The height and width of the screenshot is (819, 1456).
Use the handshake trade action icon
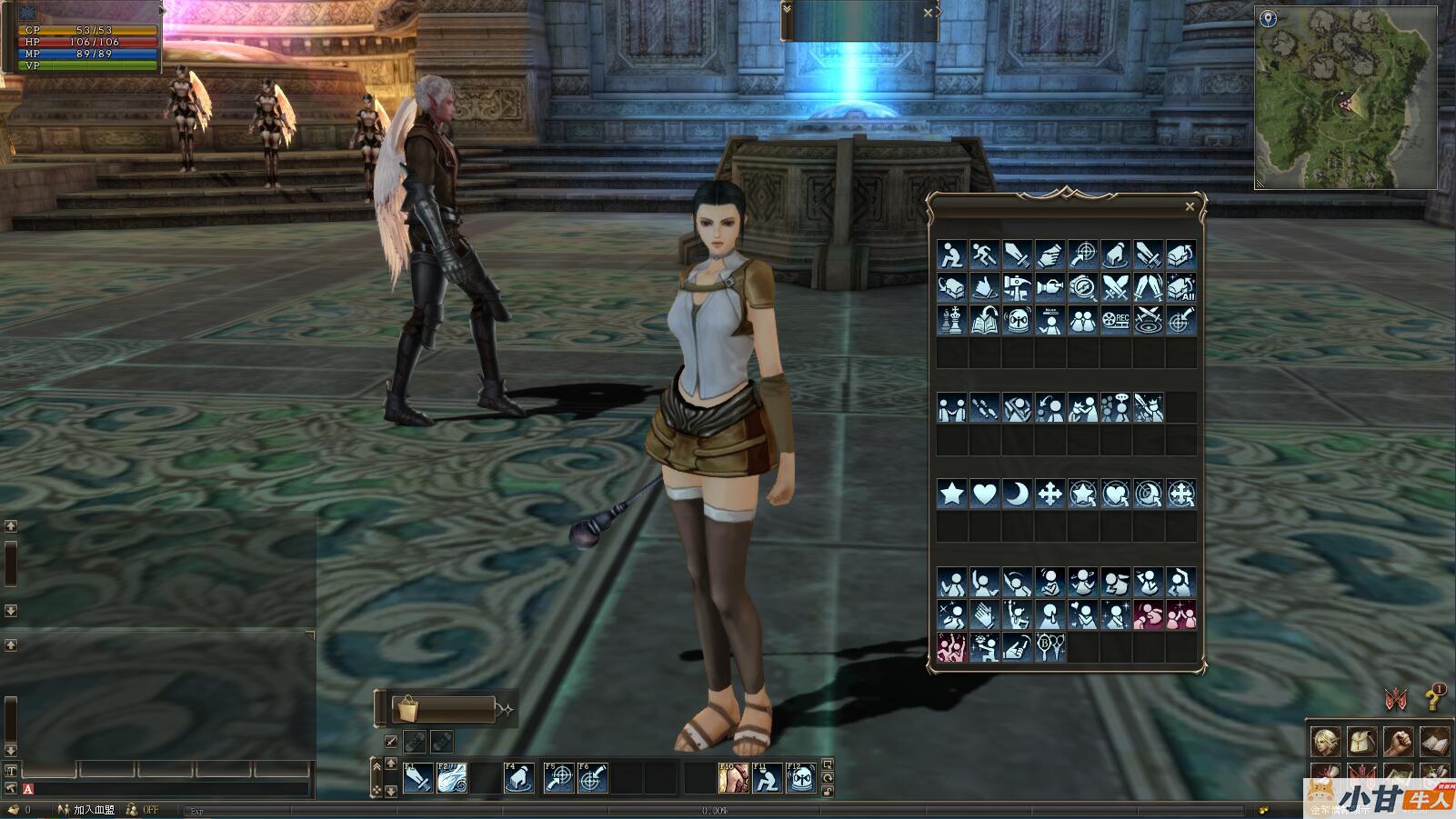click(1049, 255)
